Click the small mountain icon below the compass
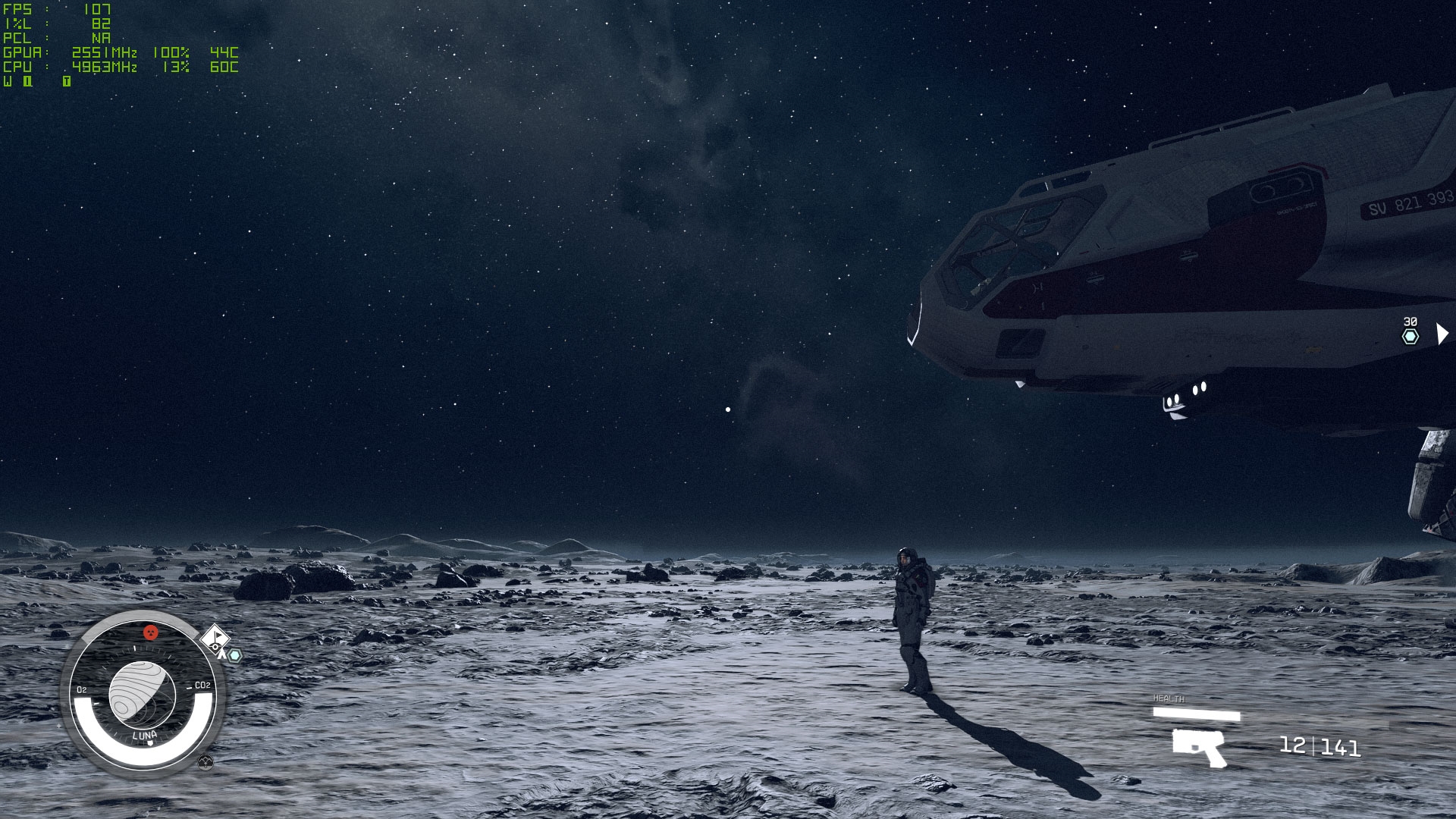Viewport: 1456px width, 819px height. point(205,762)
